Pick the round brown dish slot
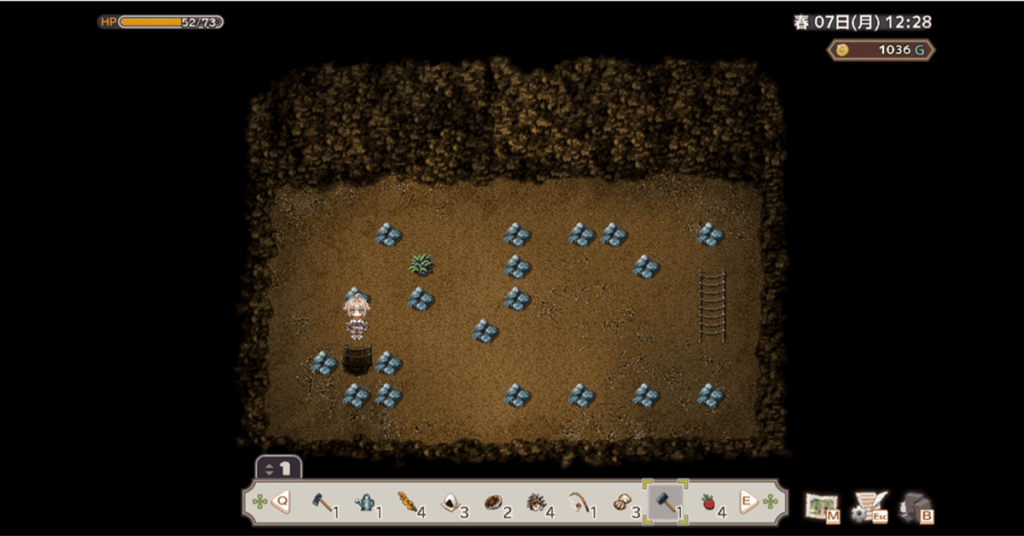Image resolution: width=1024 pixels, height=536 pixels. pos(494,502)
